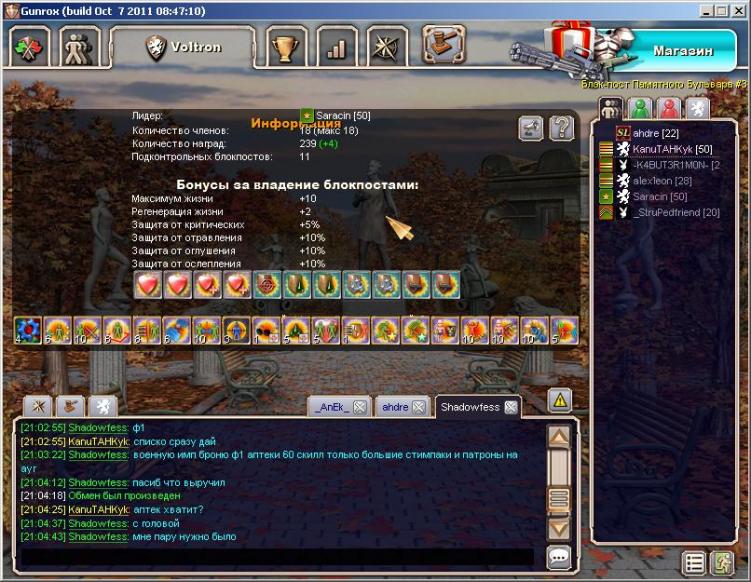751x582 pixels.
Task: Select the Voltron clan tab
Action: [183, 46]
